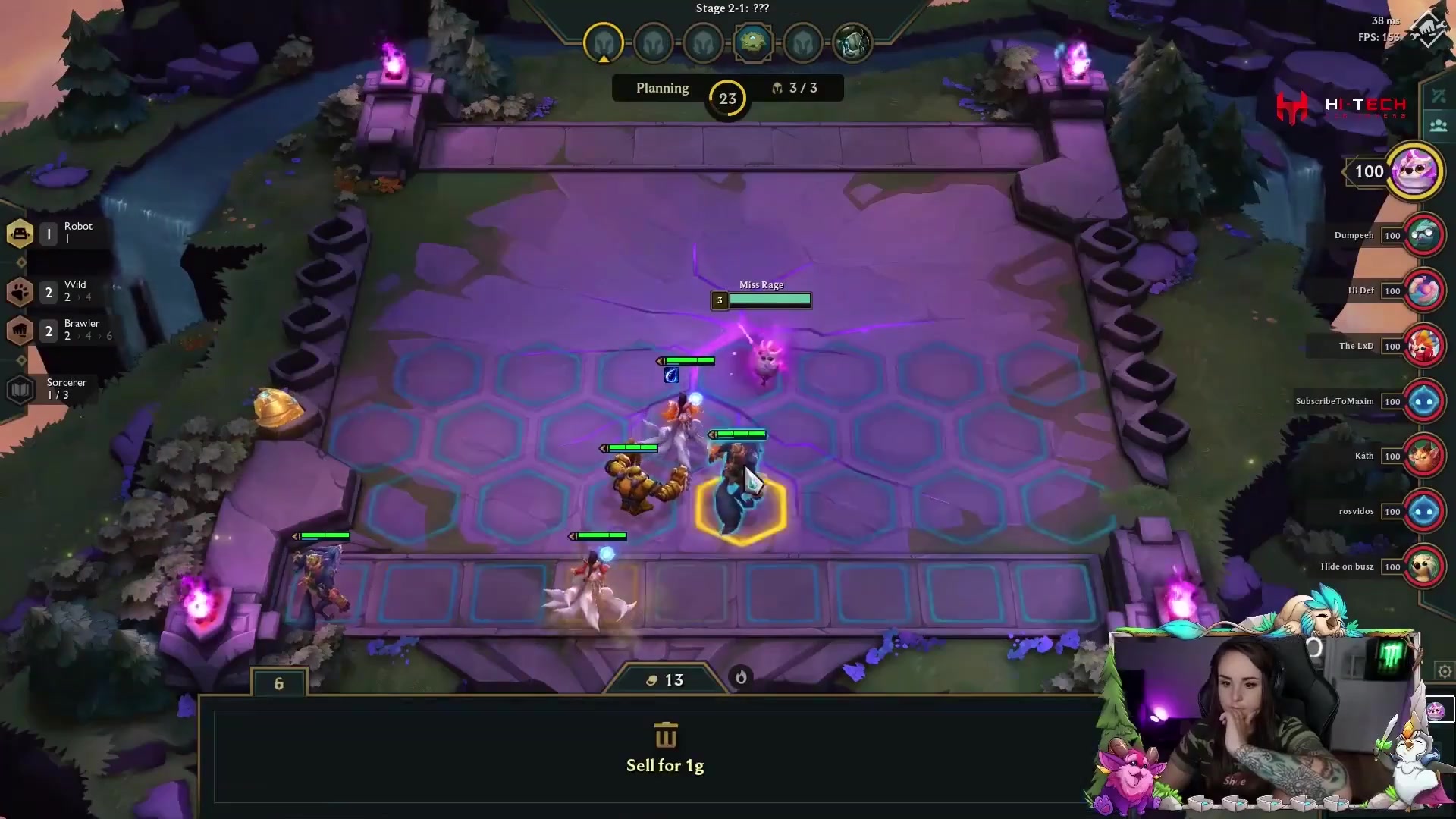The image size is (1456, 819).
Task: Toggle the scoreboard players icon
Action: [1439, 125]
